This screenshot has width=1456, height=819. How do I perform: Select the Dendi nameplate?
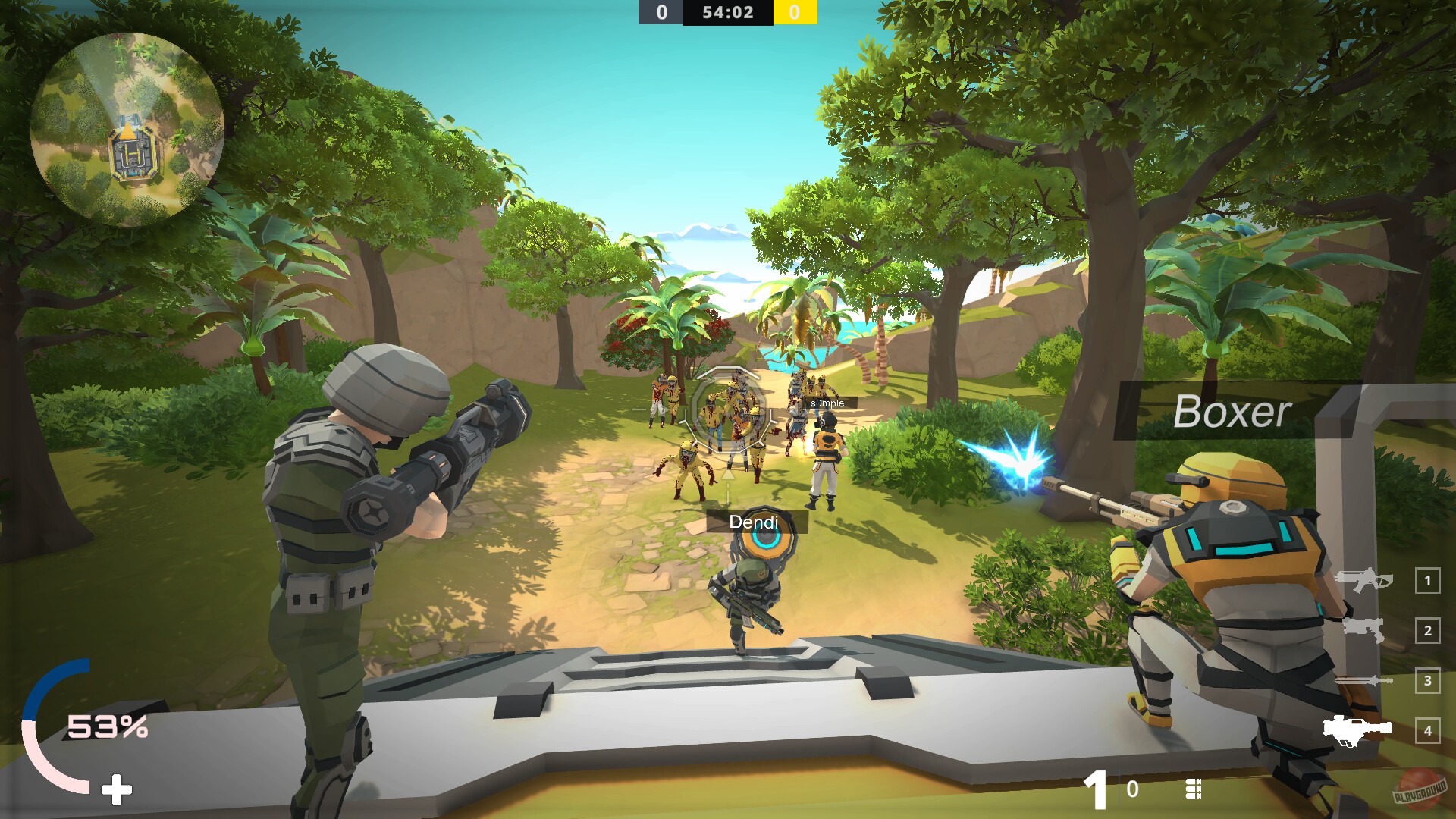(753, 522)
